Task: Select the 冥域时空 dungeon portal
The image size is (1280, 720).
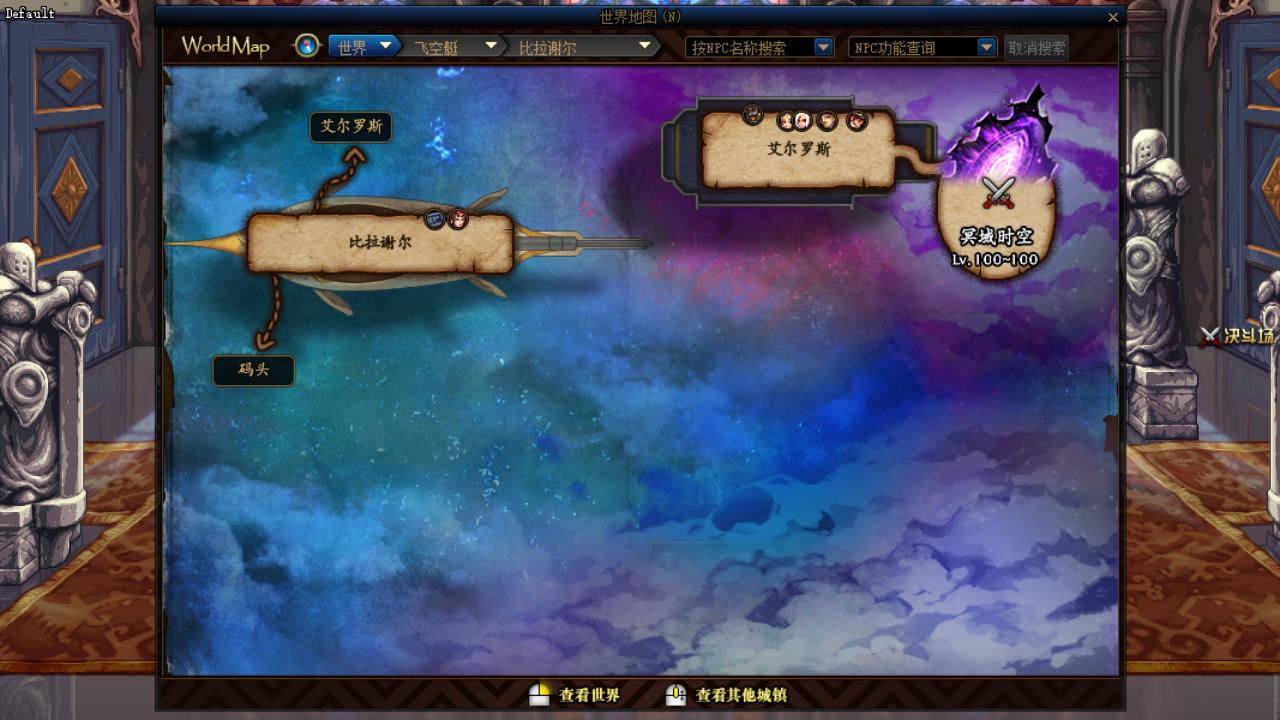Action: click(x=996, y=215)
